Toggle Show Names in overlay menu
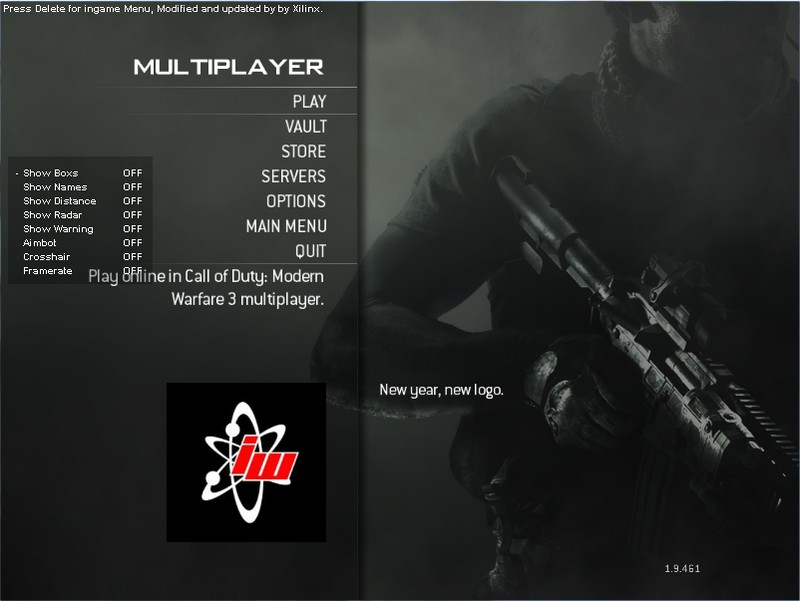800x601 pixels. click(x=55, y=187)
